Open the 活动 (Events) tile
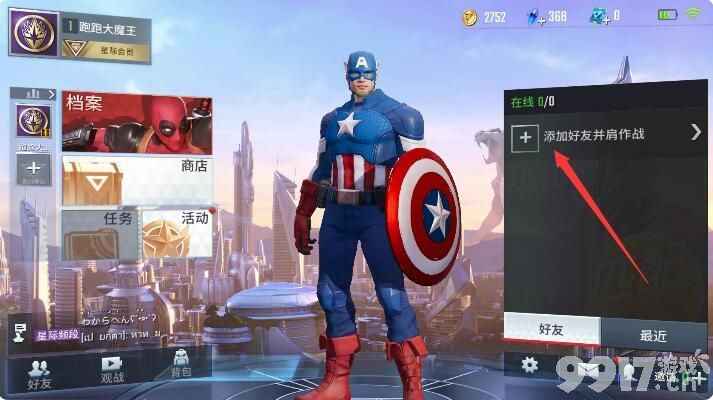The image size is (713, 400). pyautogui.click(x=177, y=232)
